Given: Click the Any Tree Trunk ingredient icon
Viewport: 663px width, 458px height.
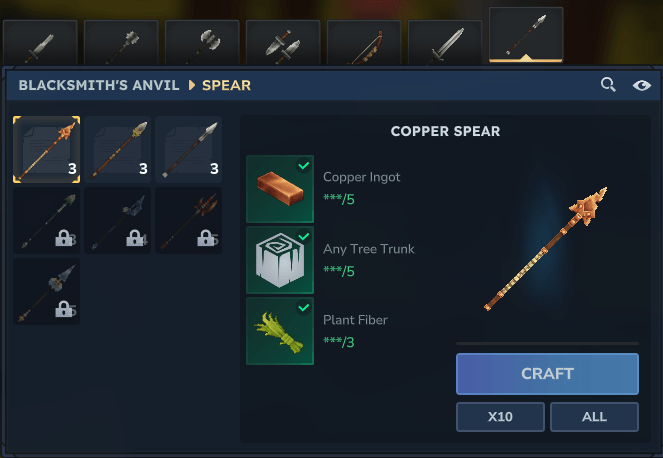Looking at the screenshot, I should (280, 260).
